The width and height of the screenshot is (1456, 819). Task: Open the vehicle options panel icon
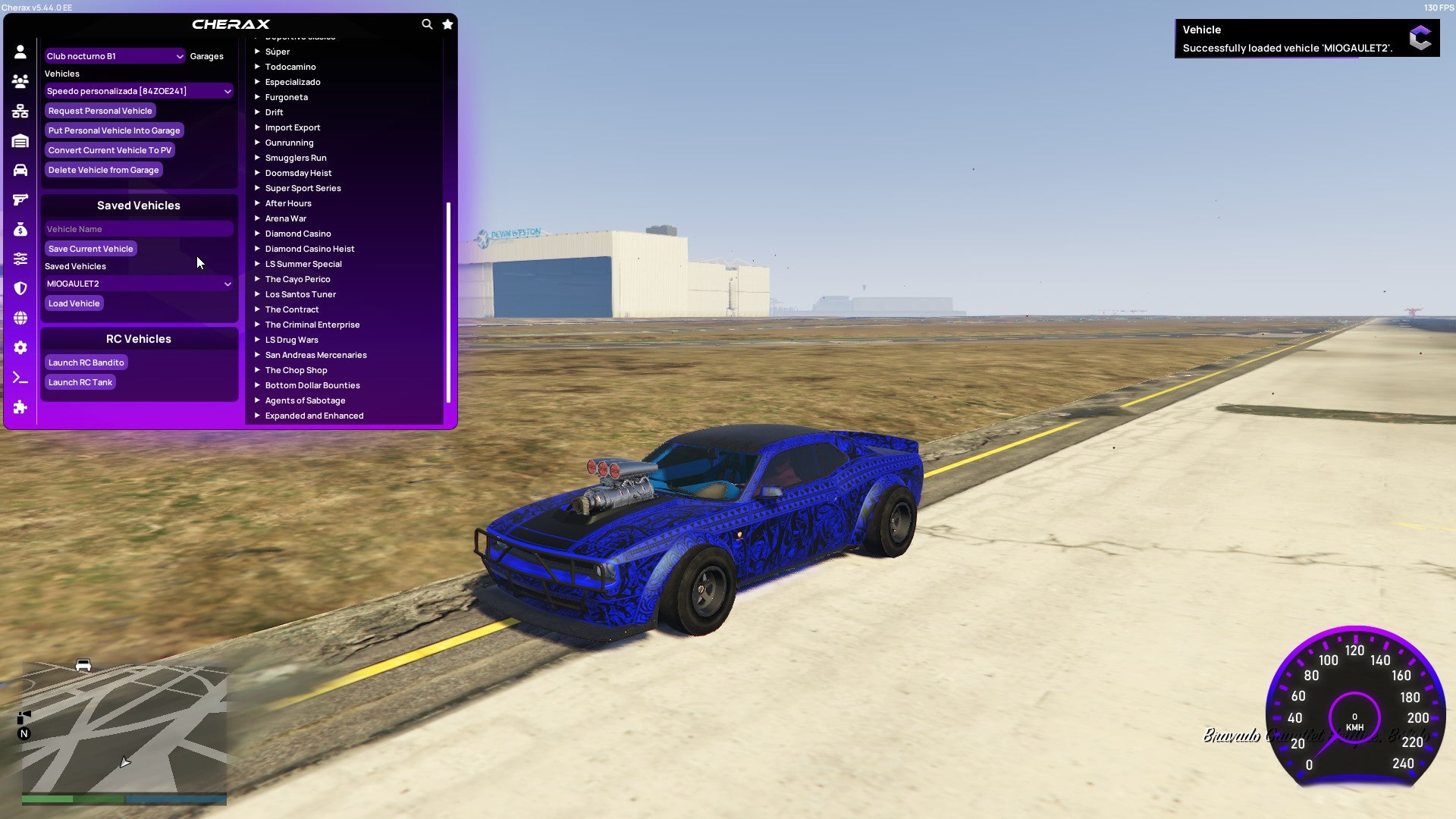(20, 168)
